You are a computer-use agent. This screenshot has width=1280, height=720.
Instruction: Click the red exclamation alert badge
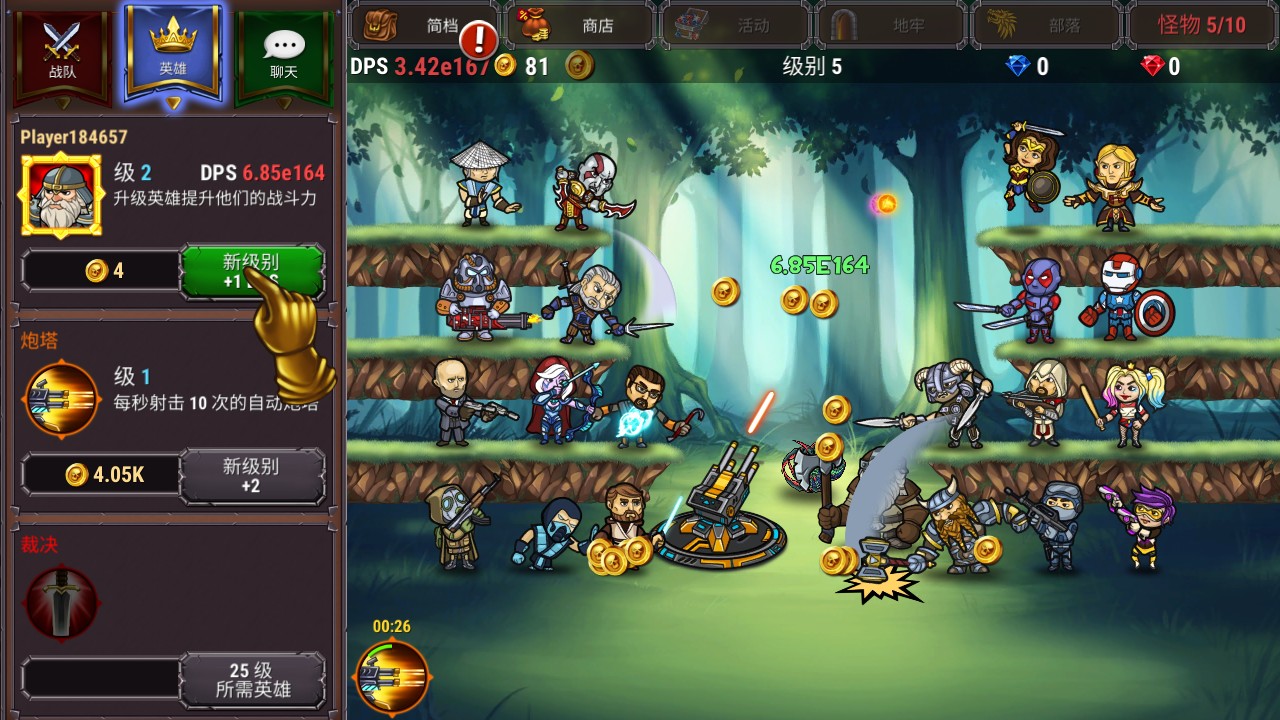480,40
